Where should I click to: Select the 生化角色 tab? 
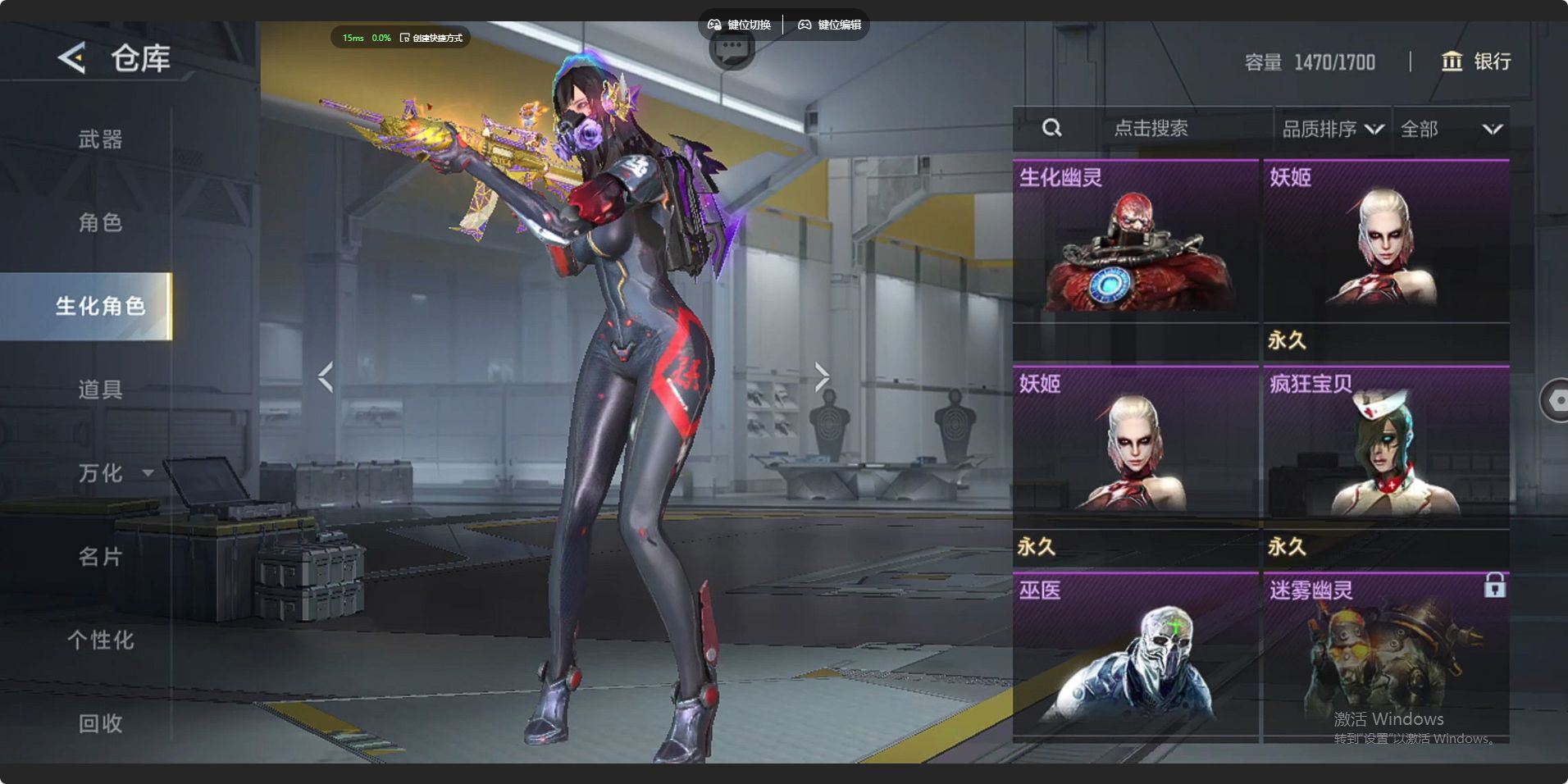(x=100, y=306)
